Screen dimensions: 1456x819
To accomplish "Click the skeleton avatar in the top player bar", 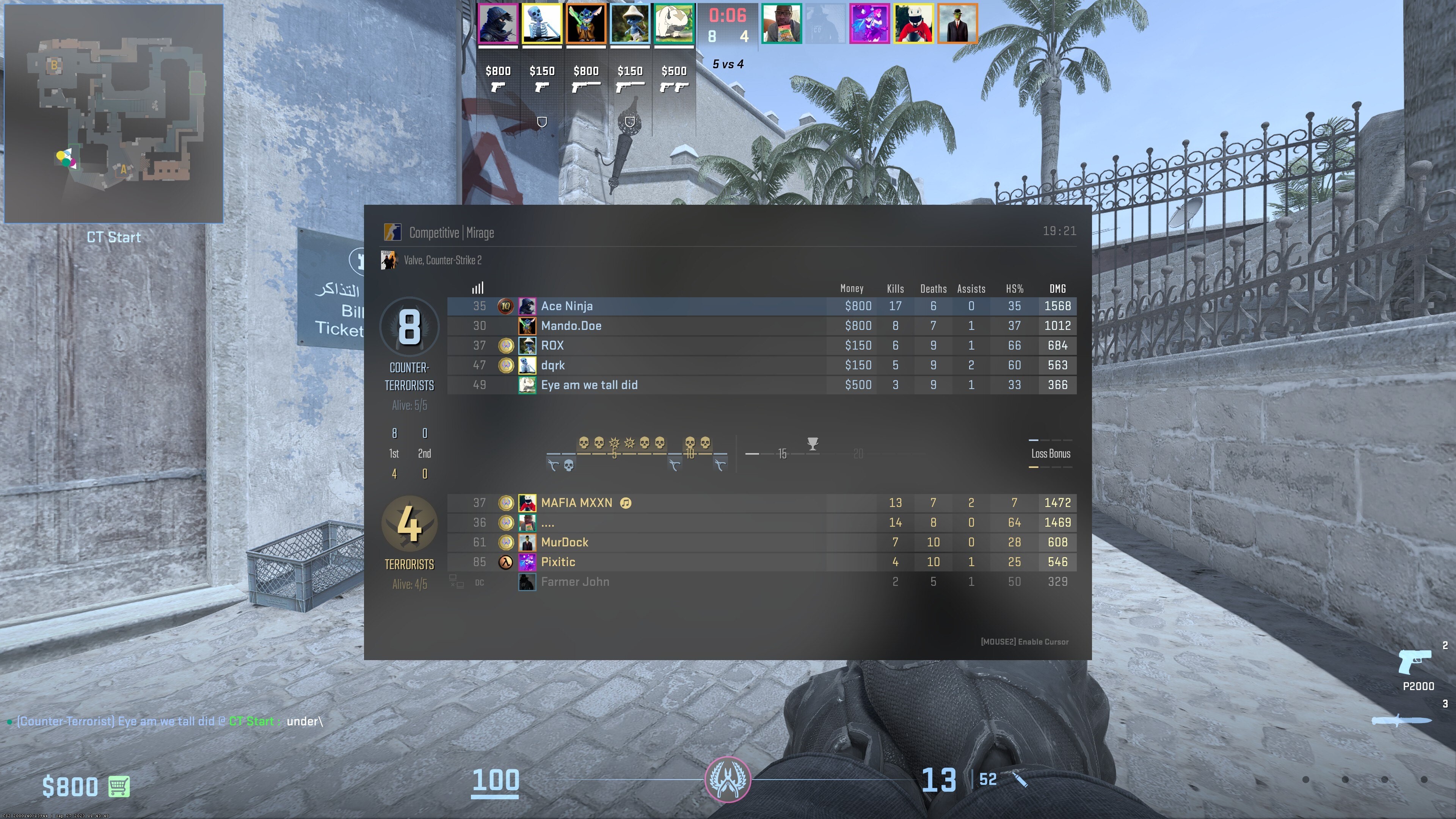I will coord(541,23).
